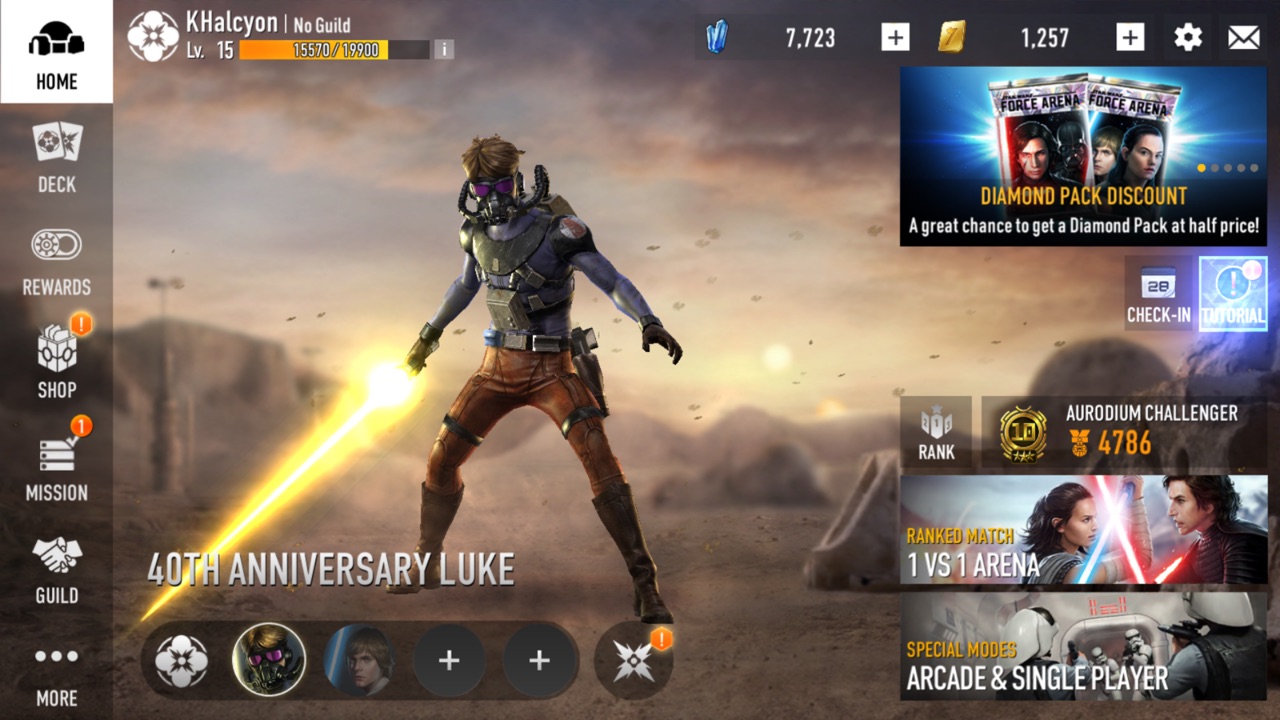Viewport: 1280px width, 720px height.
Task: Select the masked 40th Anniversary Luke portrait
Action: point(269,660)
